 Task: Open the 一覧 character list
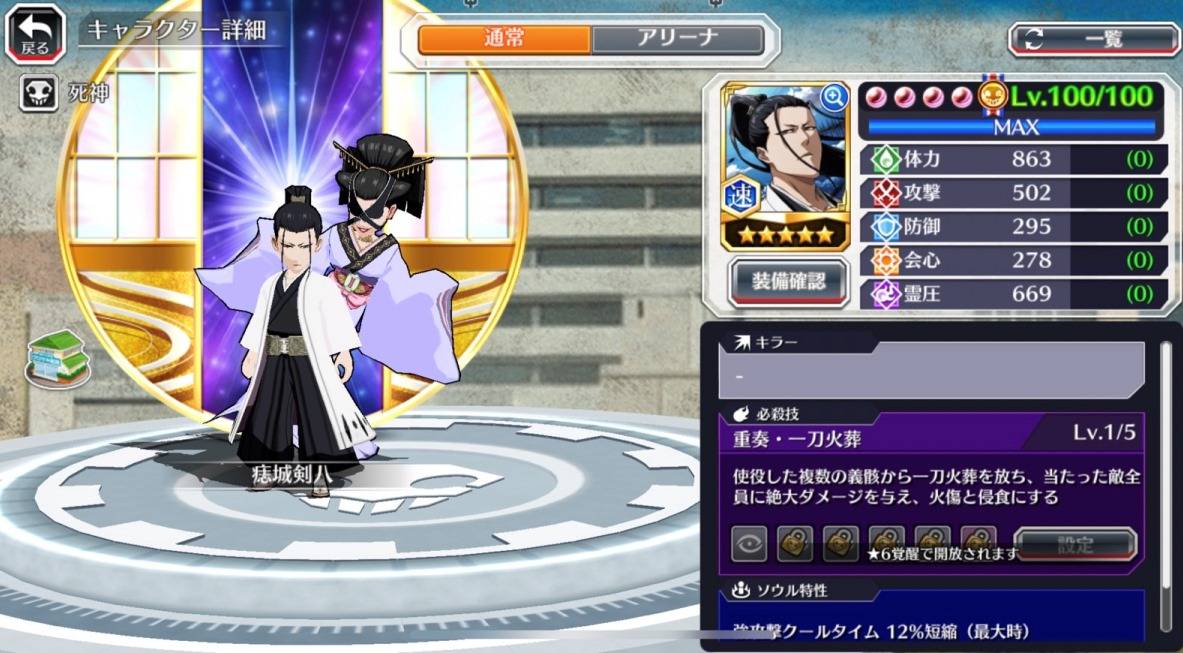pos(1094,39)
